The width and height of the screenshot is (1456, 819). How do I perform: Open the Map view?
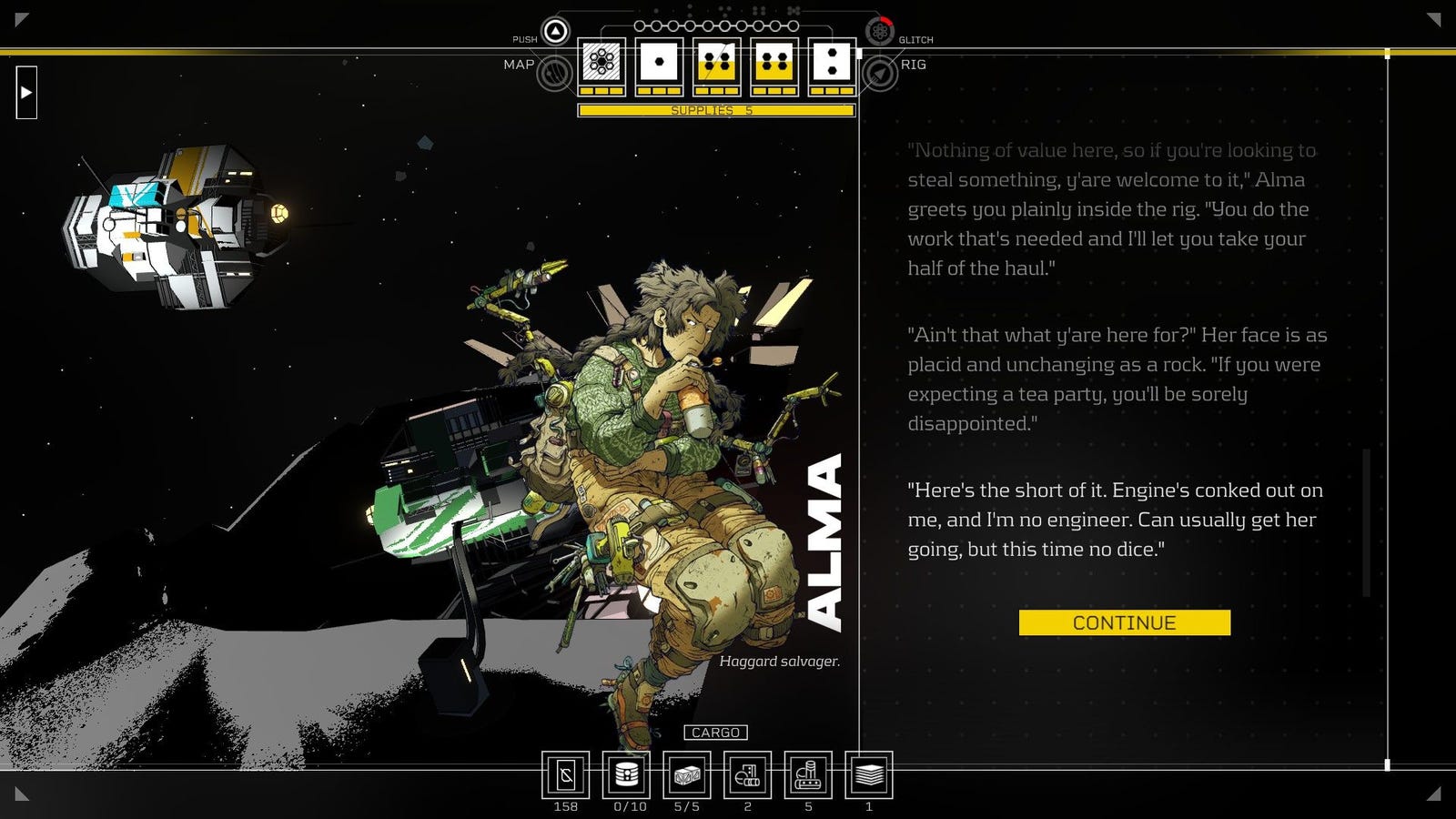(553, 72)
